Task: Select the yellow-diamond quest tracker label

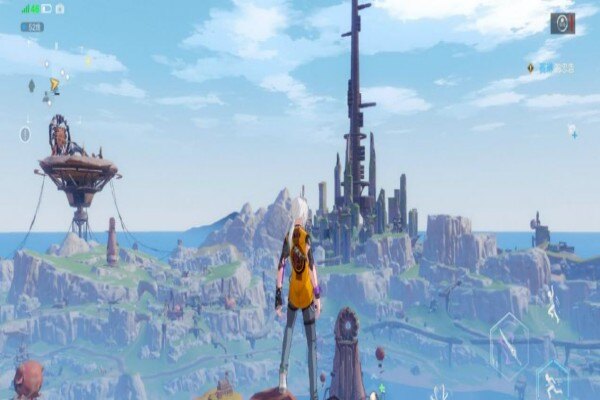Action: (x=550, y=68)
